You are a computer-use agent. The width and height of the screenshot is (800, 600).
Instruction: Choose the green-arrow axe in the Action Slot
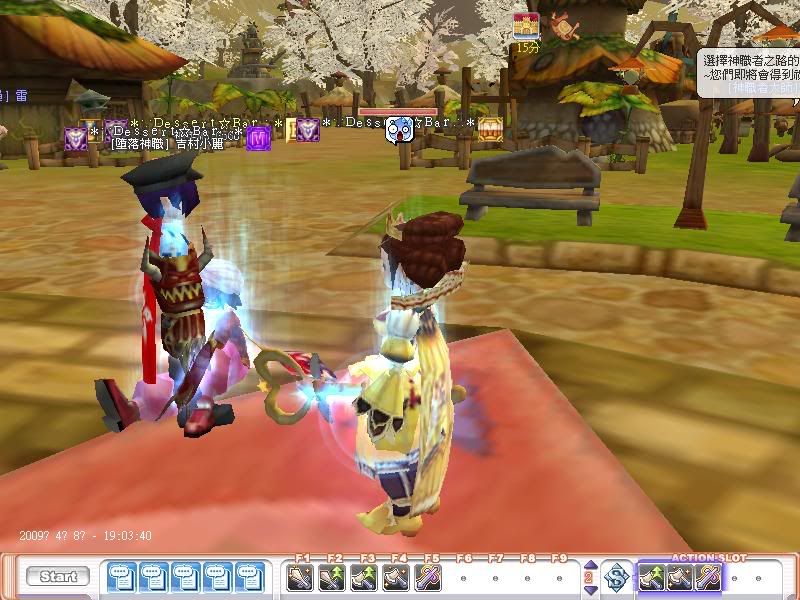pos(652,577)
